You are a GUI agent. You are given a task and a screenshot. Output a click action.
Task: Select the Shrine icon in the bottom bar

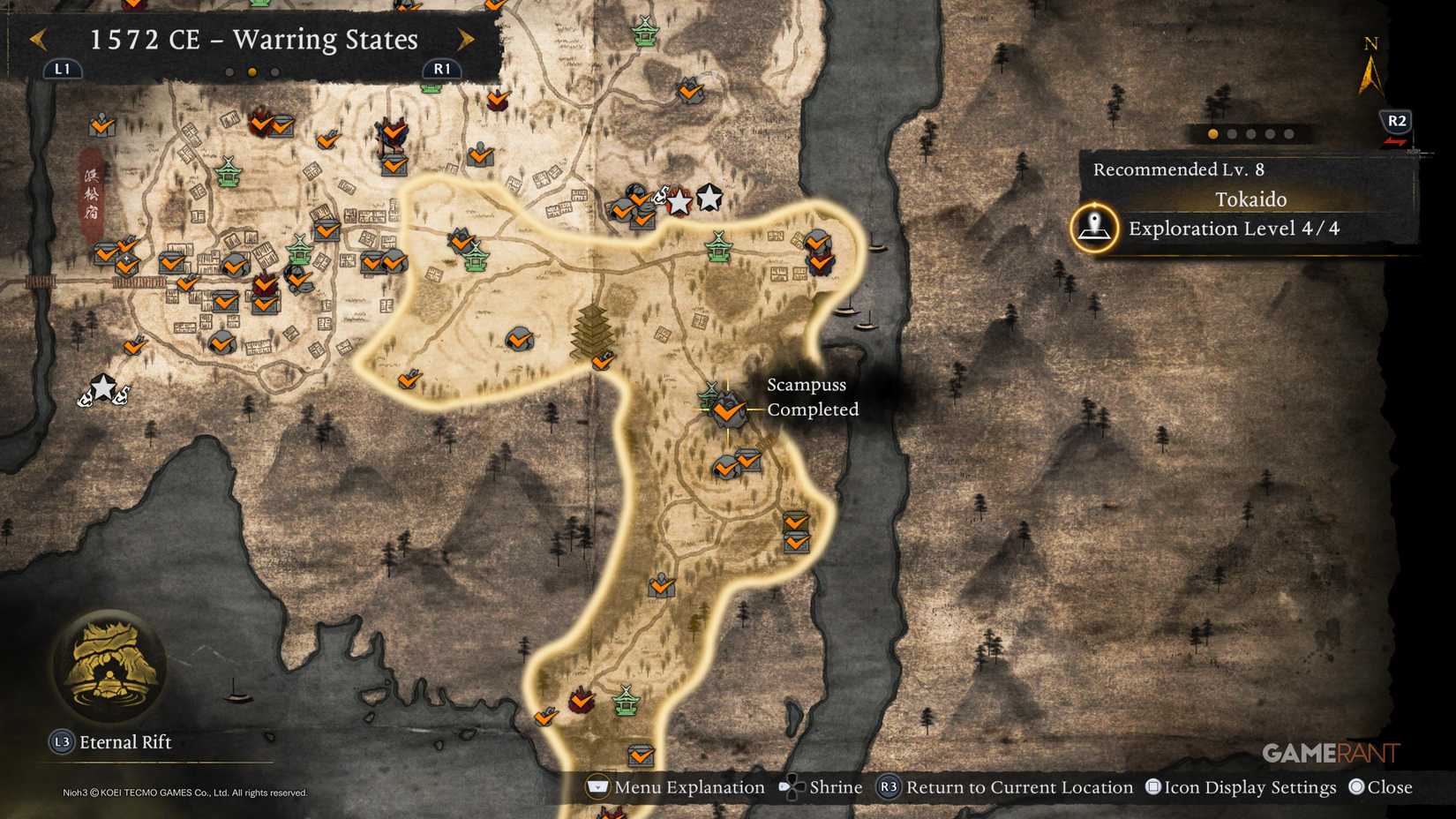pos(792,786)
